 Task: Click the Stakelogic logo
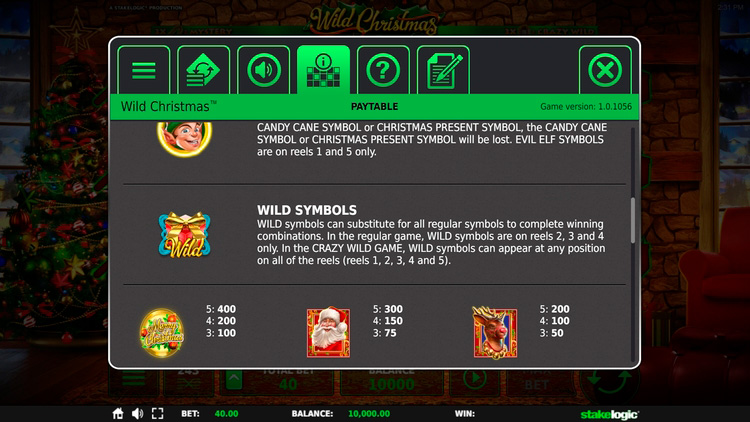click(612, 413)
